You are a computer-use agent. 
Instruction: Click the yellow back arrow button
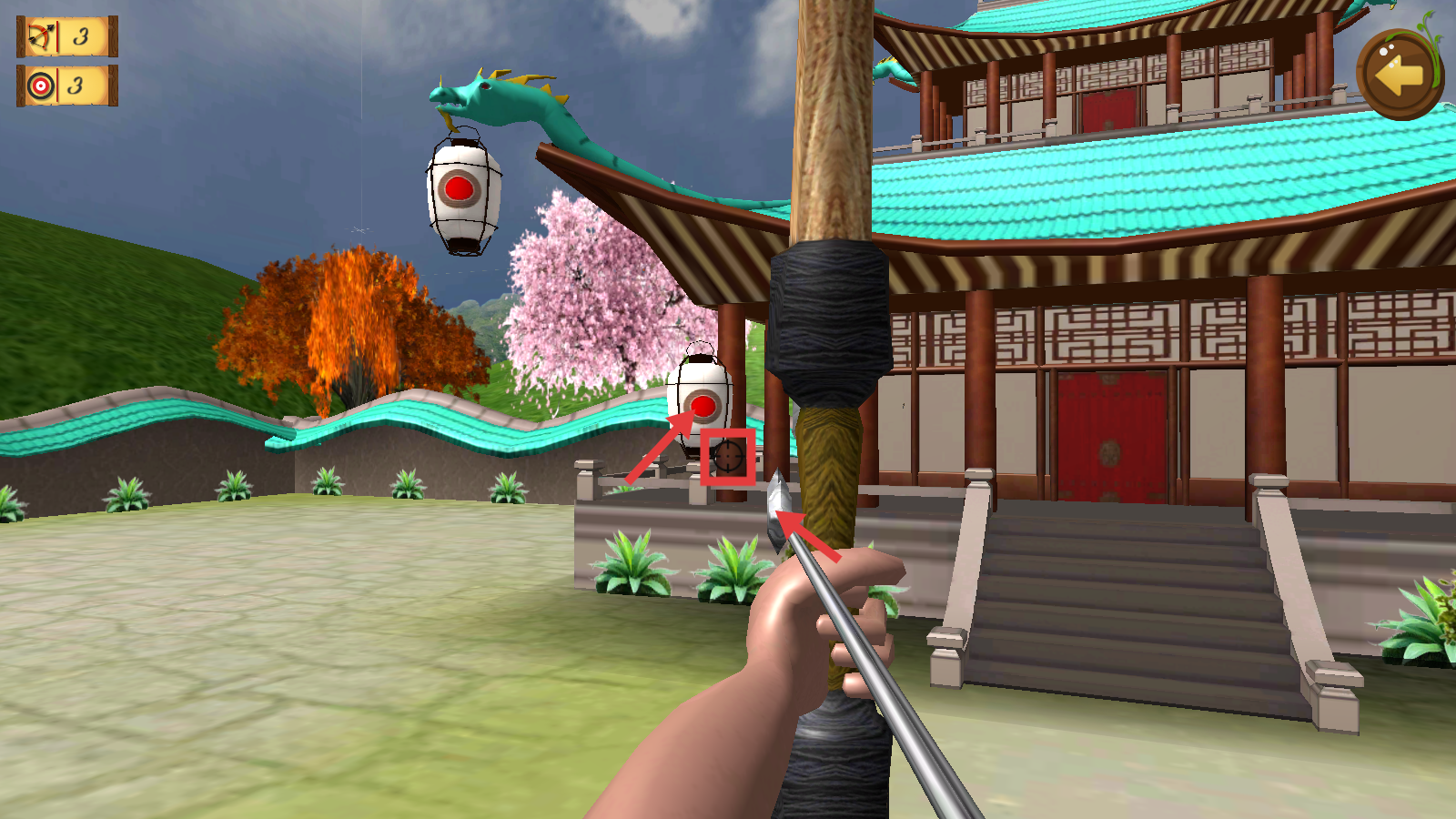(x=1399, y=75)
